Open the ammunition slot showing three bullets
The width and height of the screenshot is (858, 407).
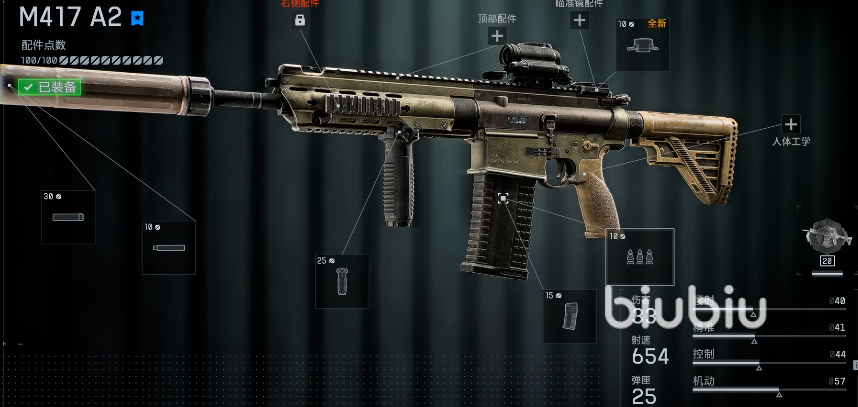[x=640, y=256]
